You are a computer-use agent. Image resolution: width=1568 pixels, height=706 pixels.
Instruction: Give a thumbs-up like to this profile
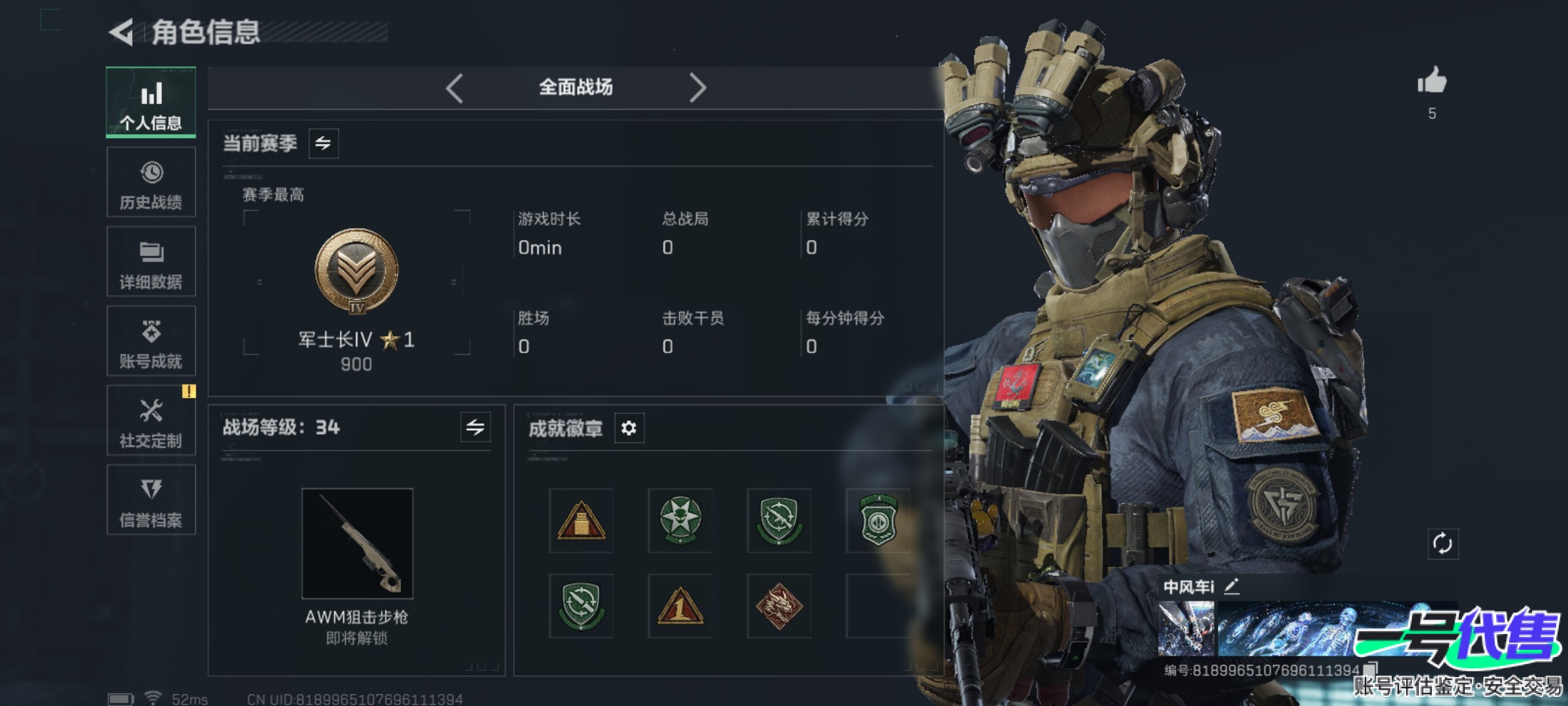pyautogui.click(x=1432, y=82)
